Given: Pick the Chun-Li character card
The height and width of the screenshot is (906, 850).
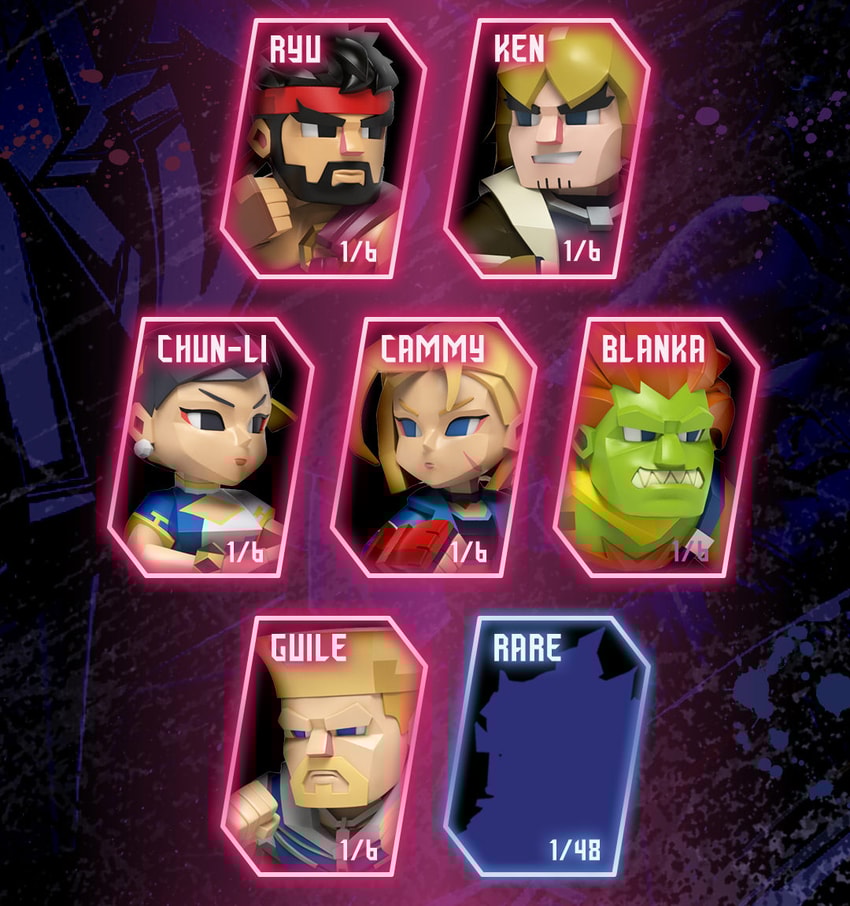Looking at the screenshot, I should pos(211,448).
